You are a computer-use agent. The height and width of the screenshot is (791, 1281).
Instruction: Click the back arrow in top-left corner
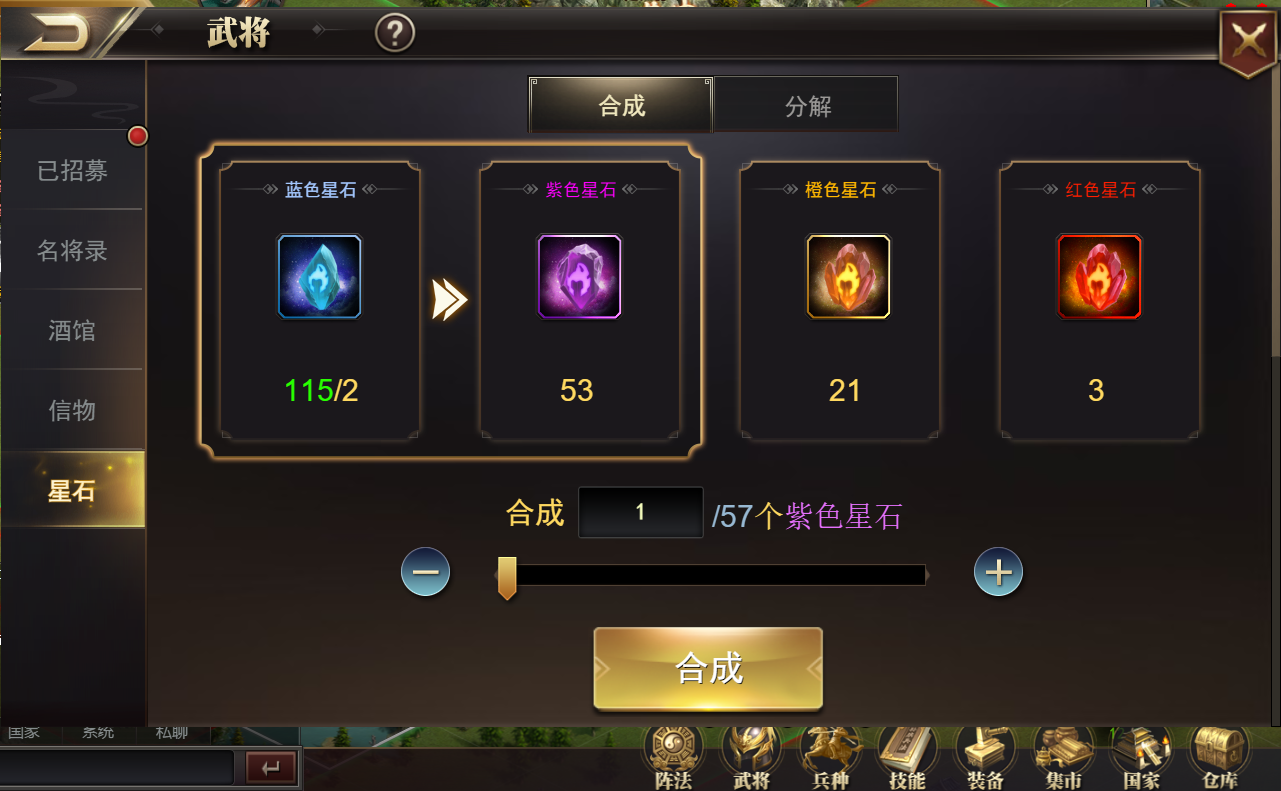click(x=60, y=30)
